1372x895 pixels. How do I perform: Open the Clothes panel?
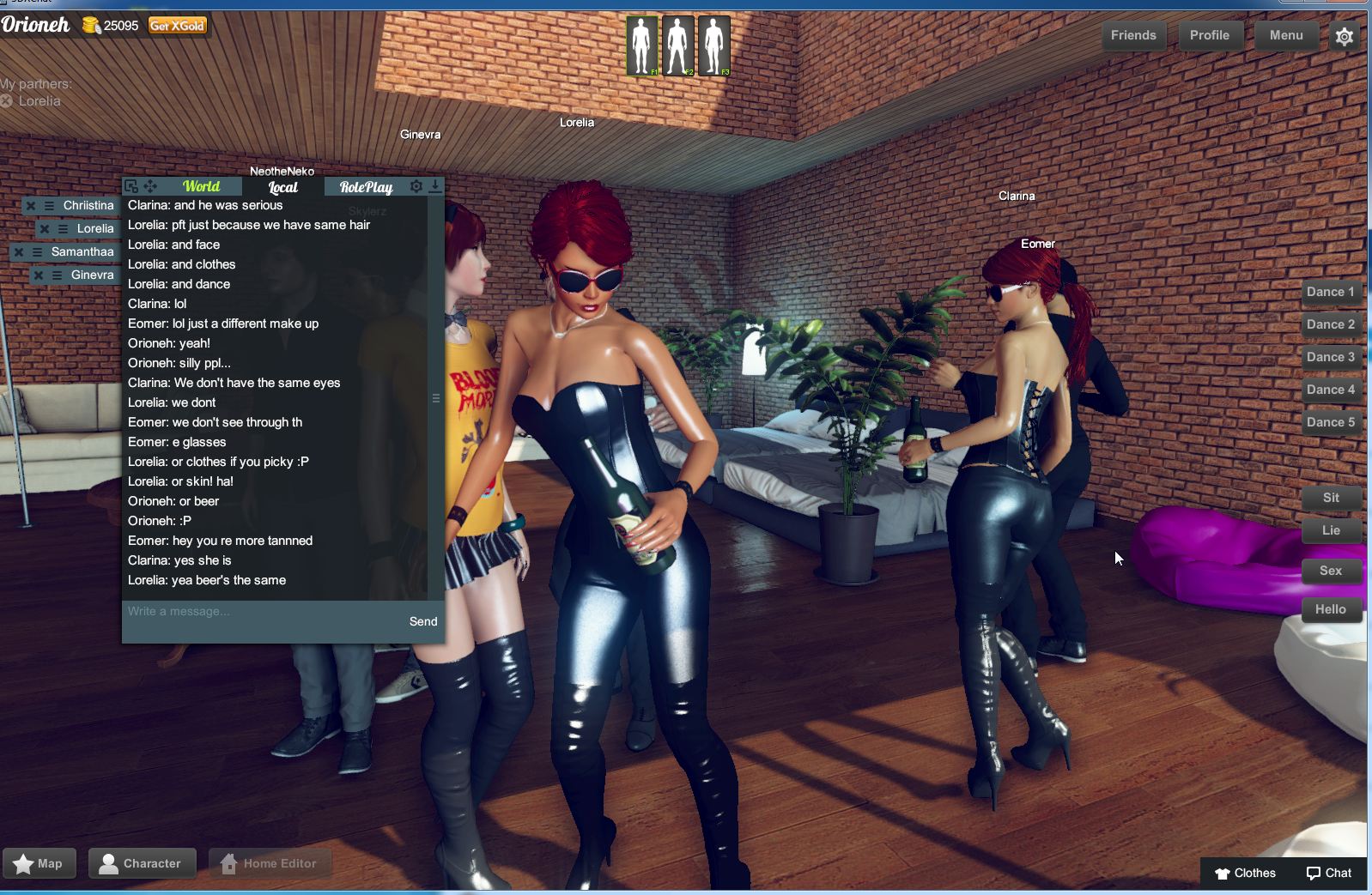tap(1247, 873)
